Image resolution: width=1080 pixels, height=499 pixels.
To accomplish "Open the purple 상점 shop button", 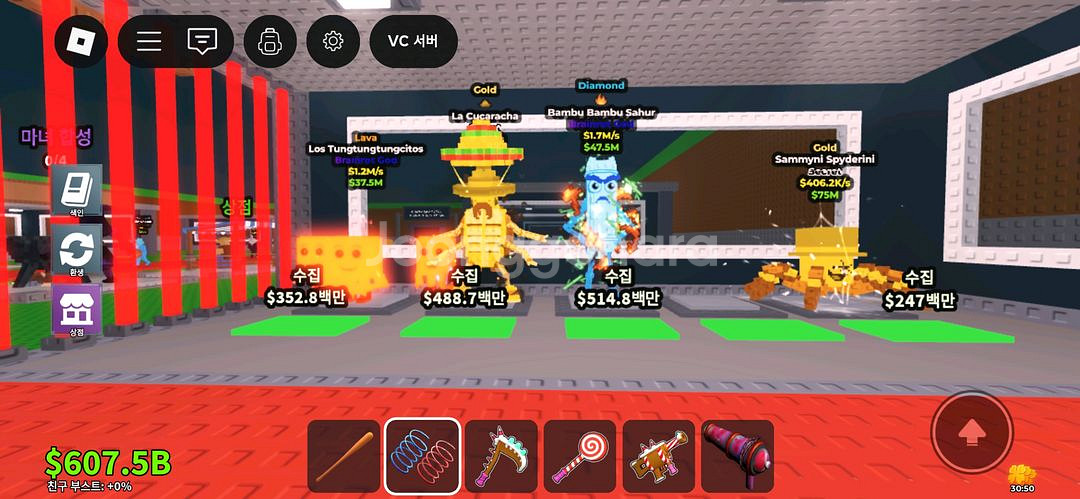I will click(x=77, y=311).
